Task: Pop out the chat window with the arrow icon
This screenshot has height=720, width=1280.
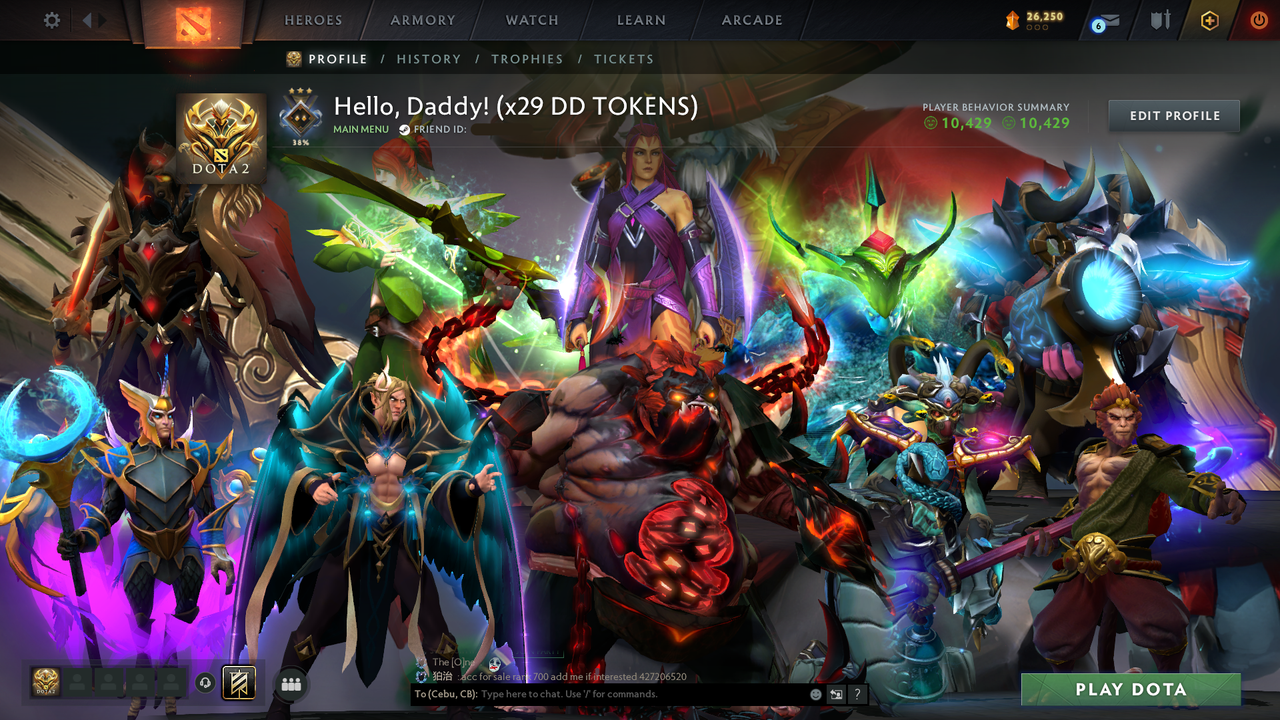Action: click(837, 694)
